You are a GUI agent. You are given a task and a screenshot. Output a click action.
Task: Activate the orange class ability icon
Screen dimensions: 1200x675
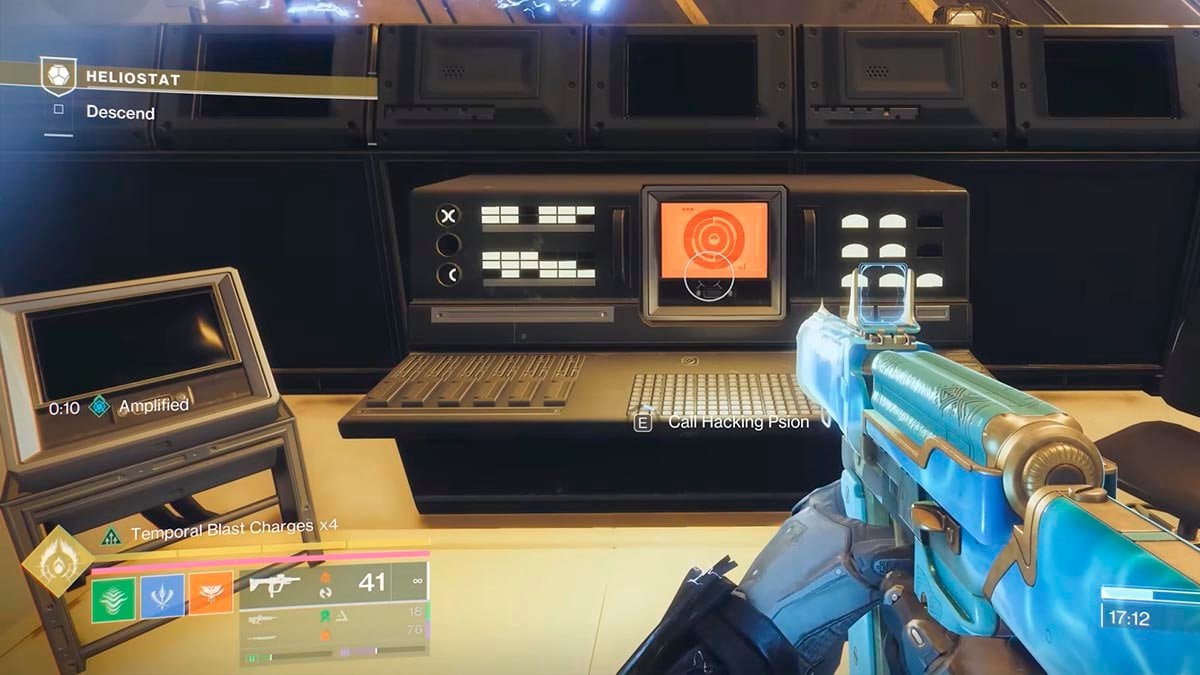coord(211,592)
